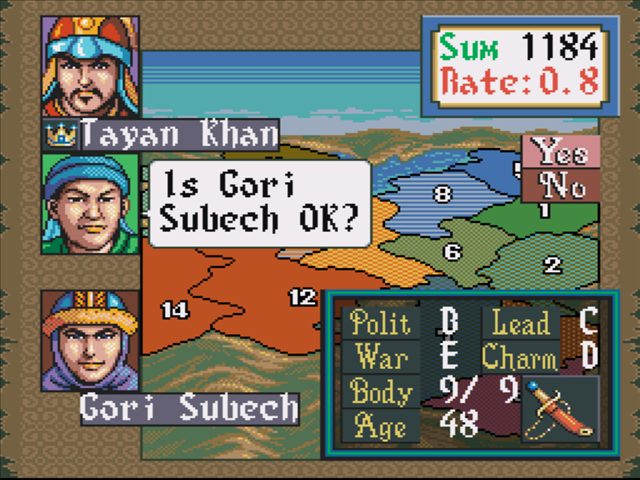Decline by choosing No
Screen dimensions: 640x480
[x=561, y=185]
